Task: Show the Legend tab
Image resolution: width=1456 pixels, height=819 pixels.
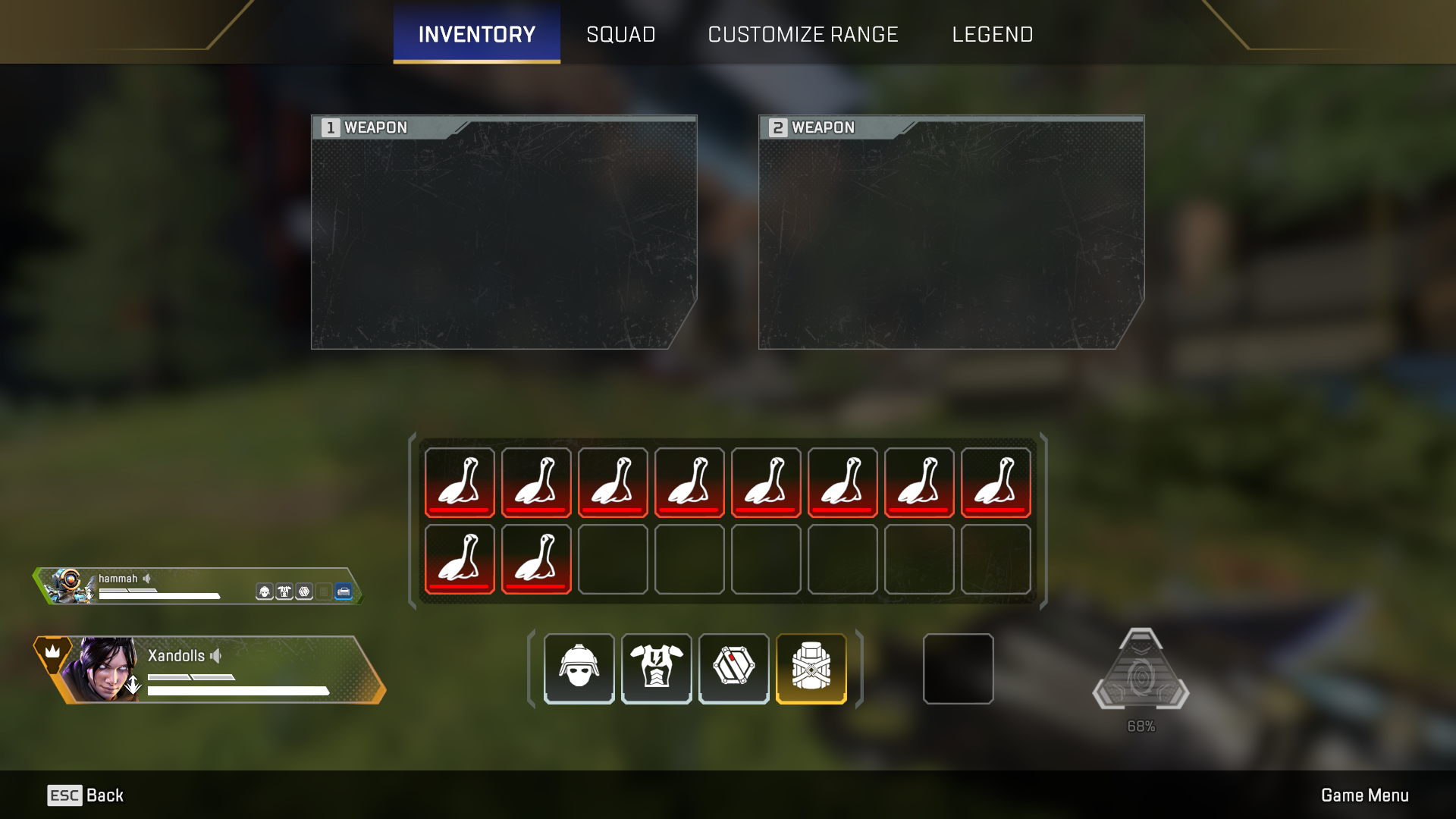Action: click(992, 34)
